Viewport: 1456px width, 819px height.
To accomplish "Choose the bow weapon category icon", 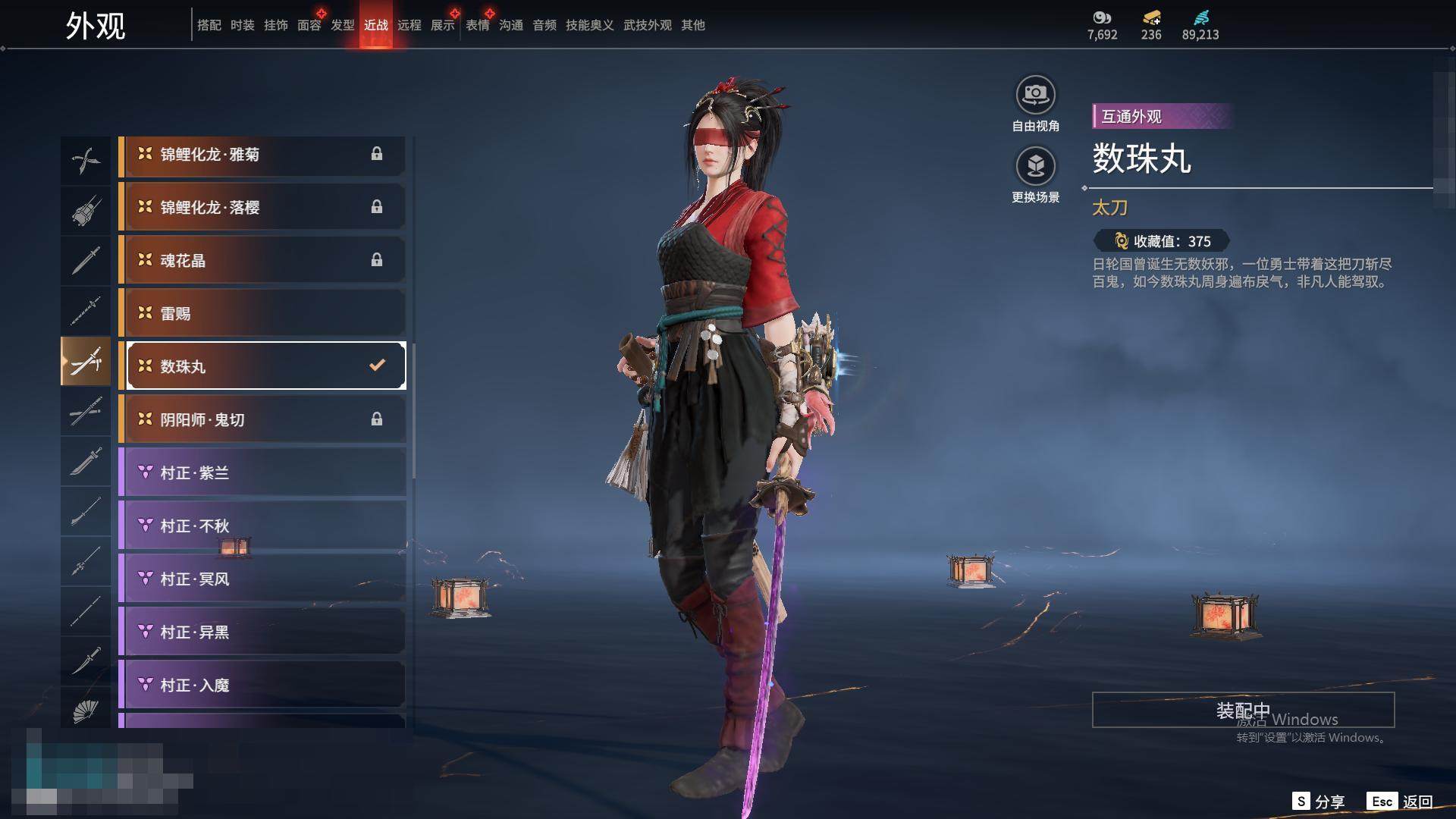I will pos(86,160).
